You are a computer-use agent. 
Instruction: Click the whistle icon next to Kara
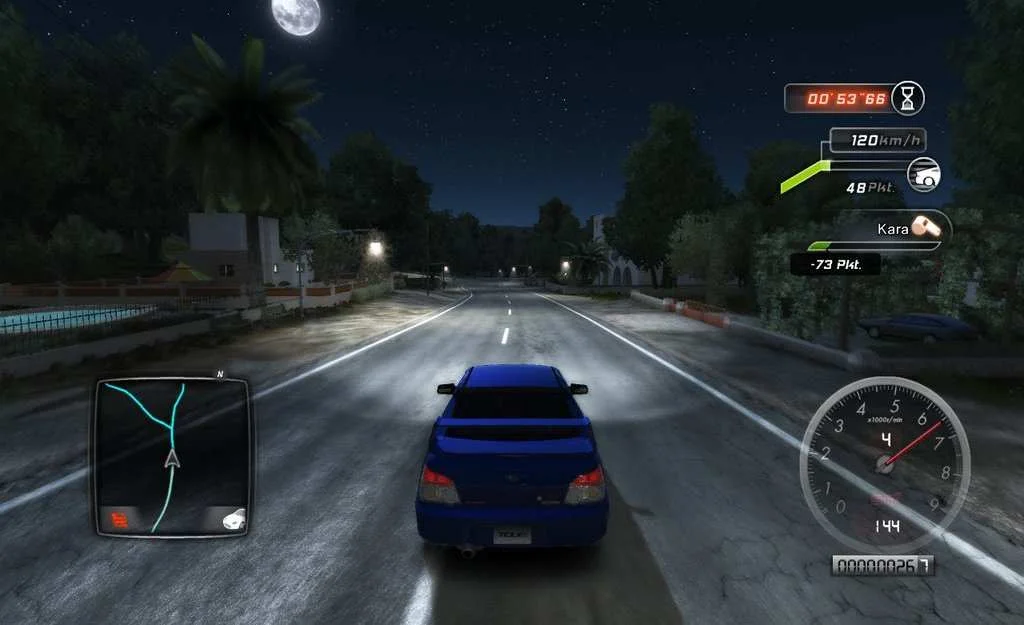tap(926, 227)
